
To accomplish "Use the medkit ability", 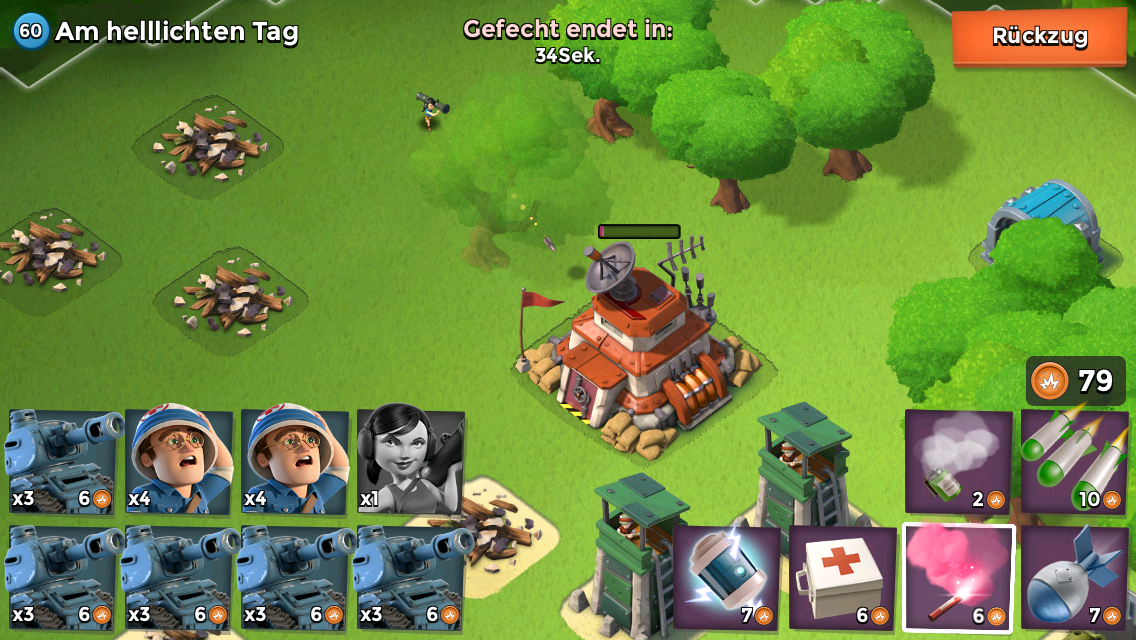I will click(842, 578).
